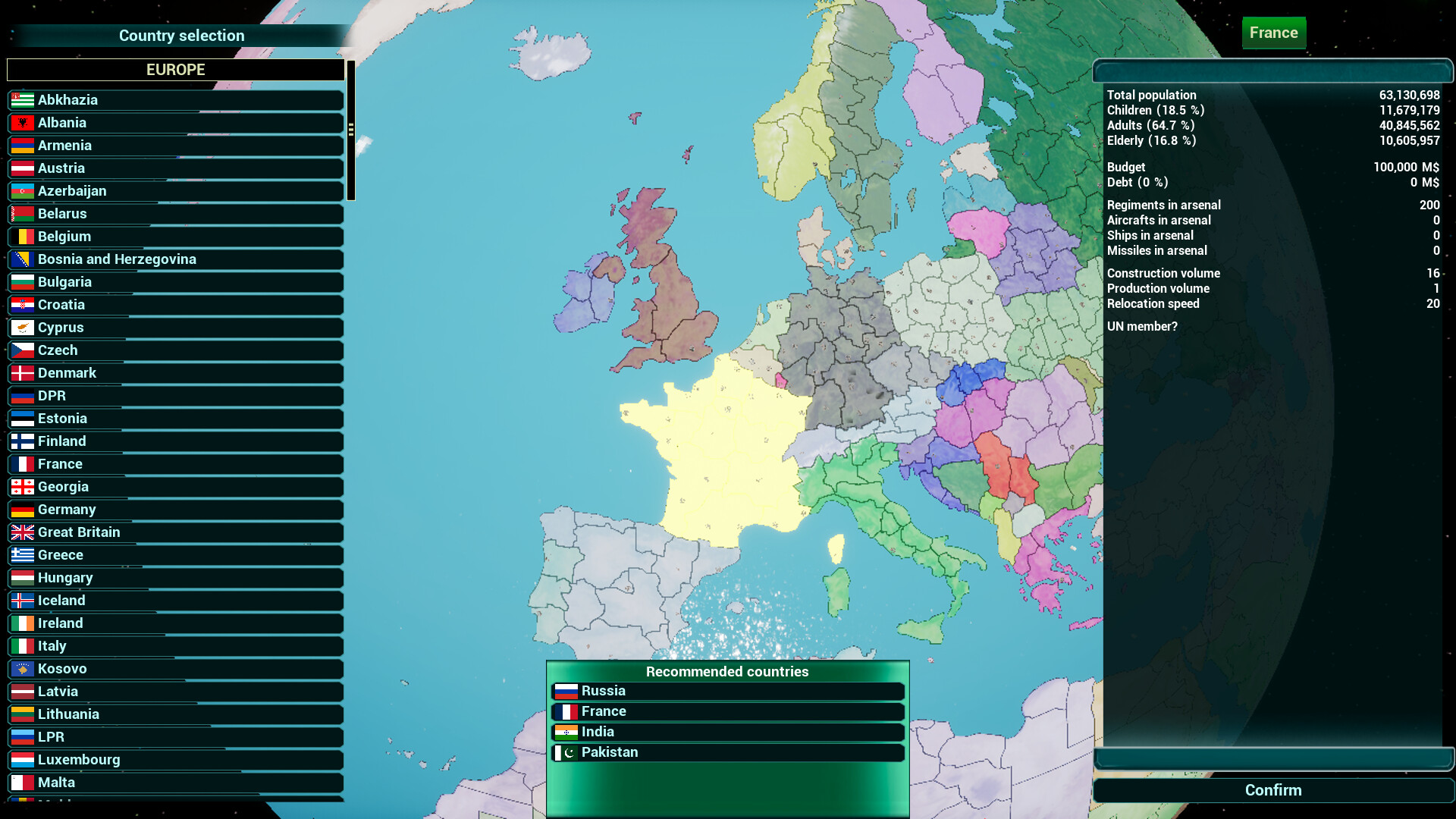Click the Iceland flag icon
The image size is (1456, 819).
point(22,601)
